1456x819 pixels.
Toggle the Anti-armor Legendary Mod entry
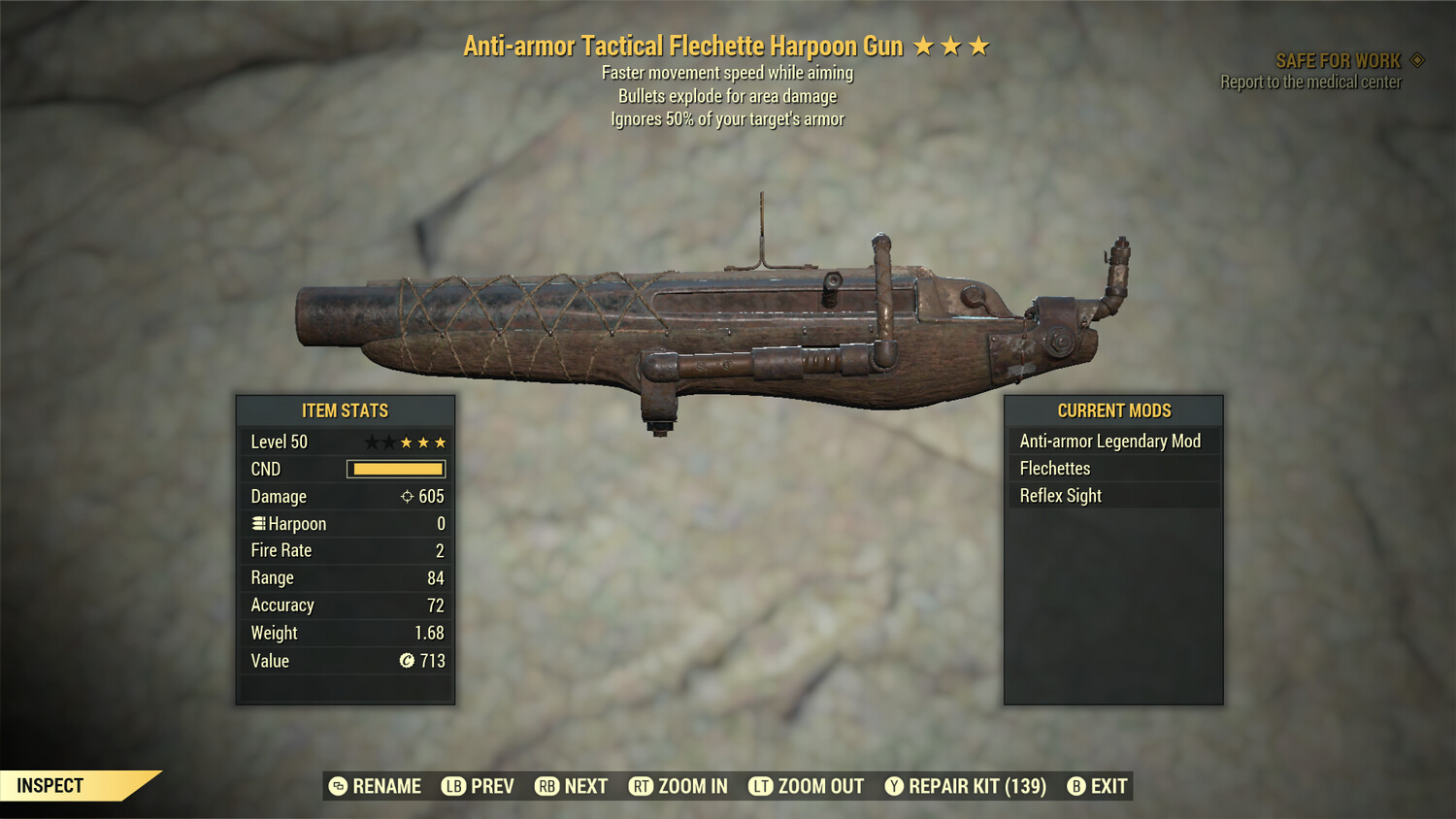click(x=1109, y=441)
